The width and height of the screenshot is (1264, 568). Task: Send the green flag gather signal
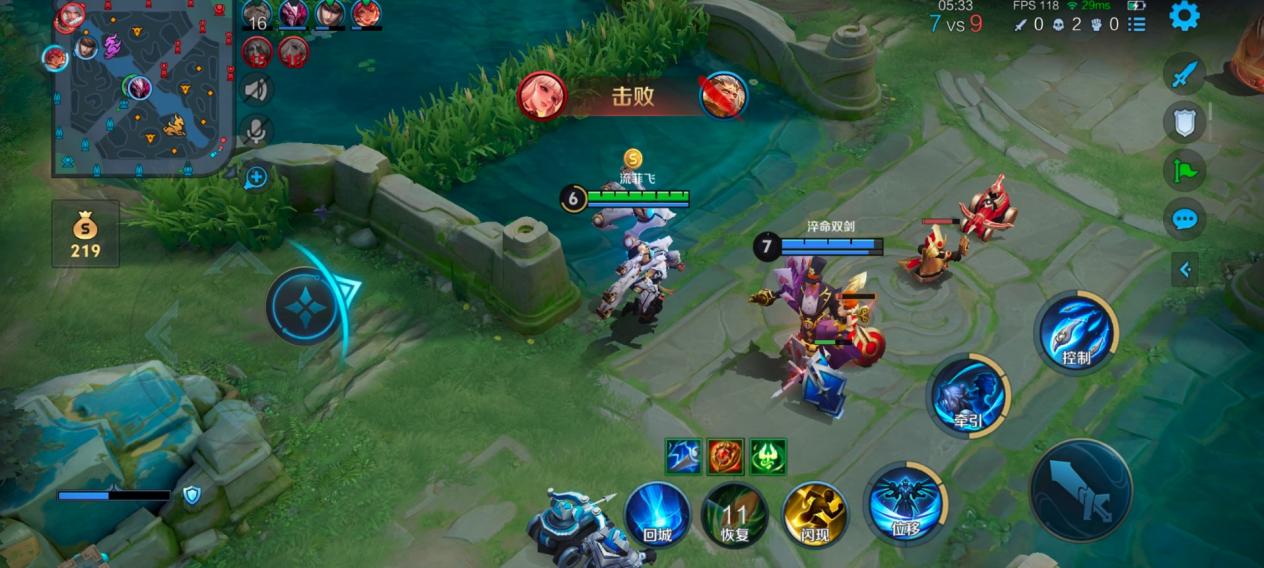(1184, 170)
